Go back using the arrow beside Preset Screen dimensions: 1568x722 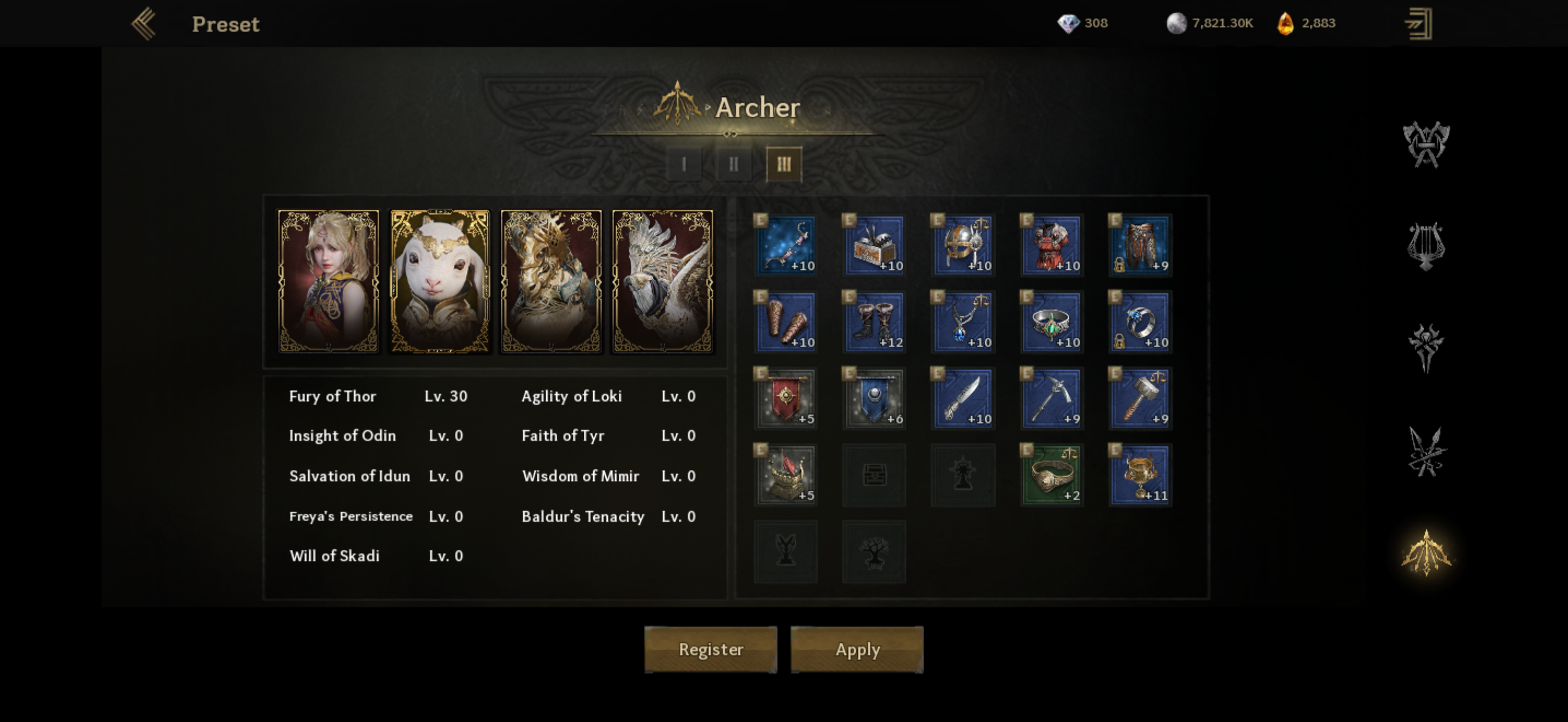[x=144, y=24]
